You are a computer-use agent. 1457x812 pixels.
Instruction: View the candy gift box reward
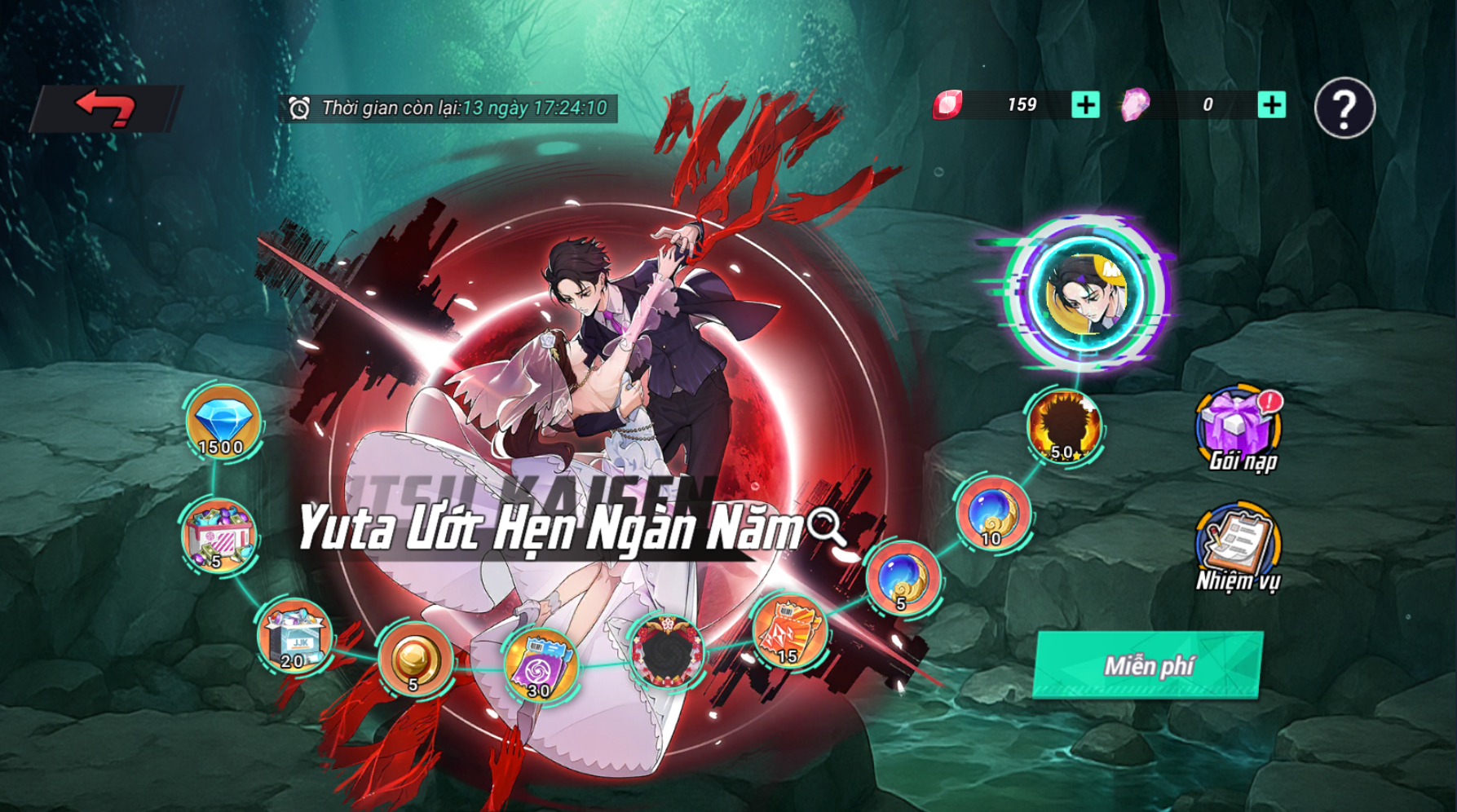pyautogui.click(x=219, y=535)
